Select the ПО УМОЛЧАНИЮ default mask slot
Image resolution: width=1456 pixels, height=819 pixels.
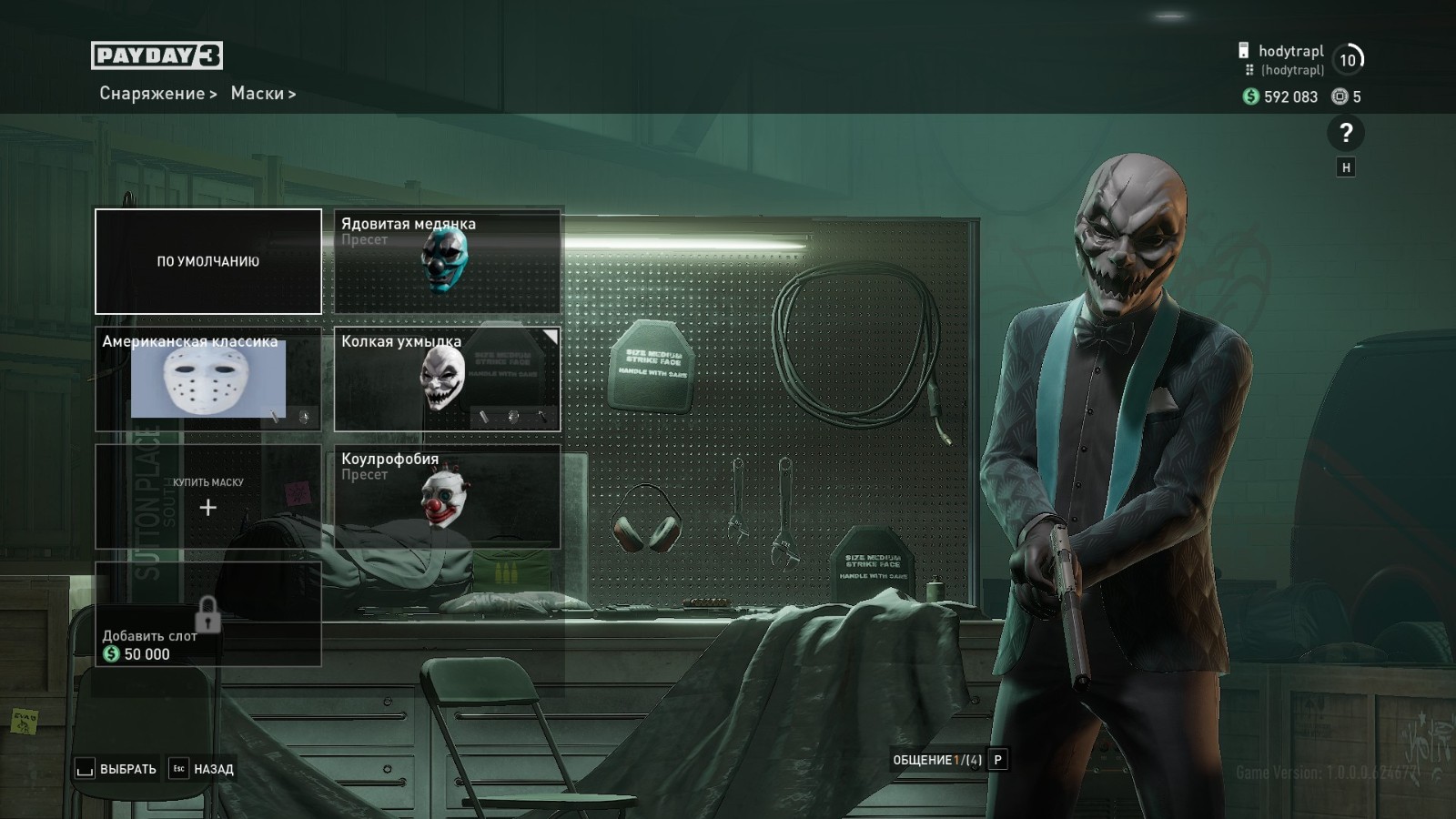(x=208, y=261)
